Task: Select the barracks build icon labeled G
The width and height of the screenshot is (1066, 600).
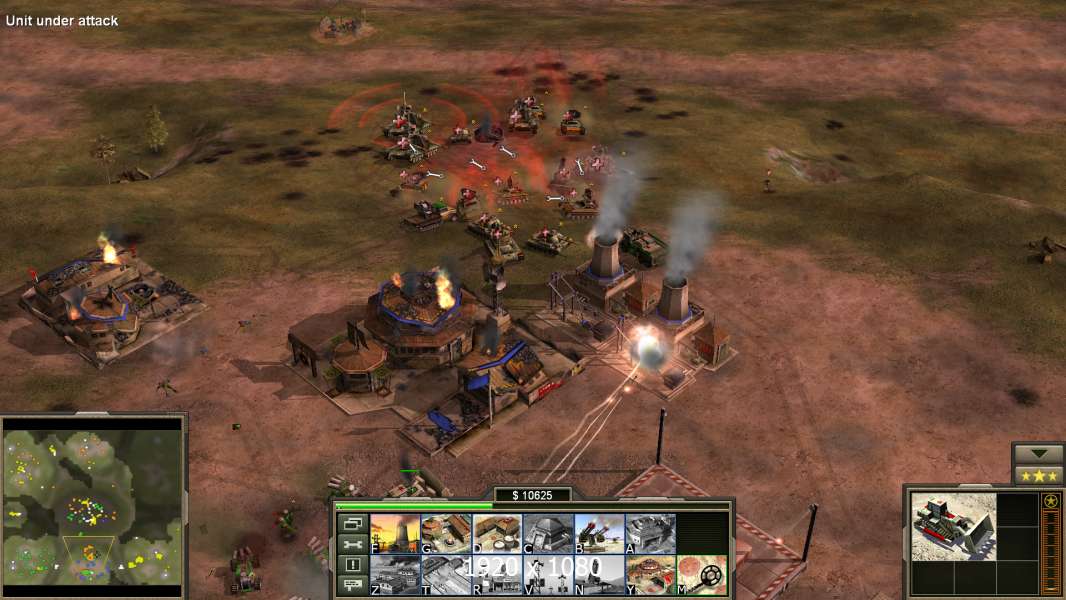Action: (446, 534)
